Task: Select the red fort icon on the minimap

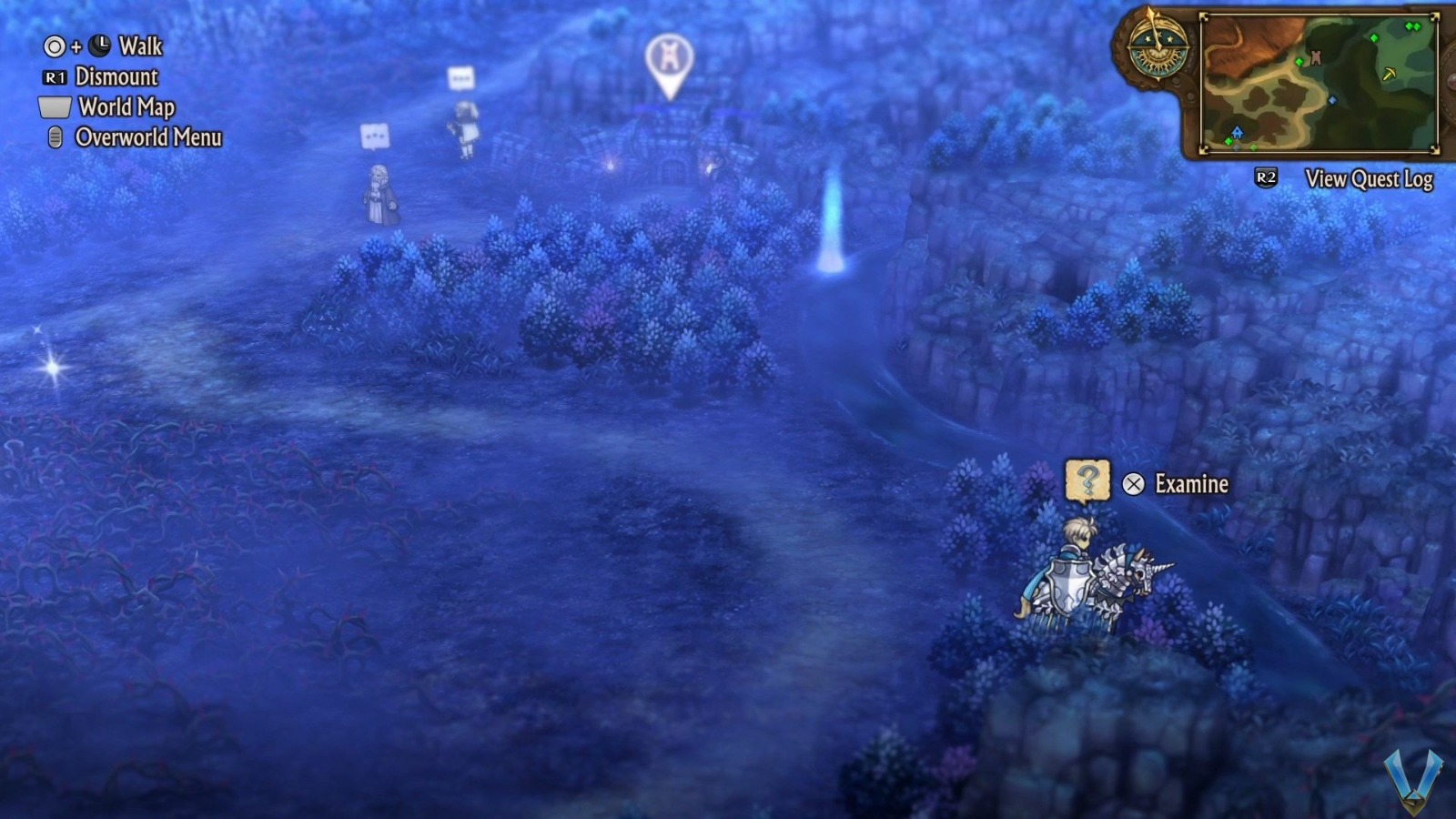Action: [1316, 58]
